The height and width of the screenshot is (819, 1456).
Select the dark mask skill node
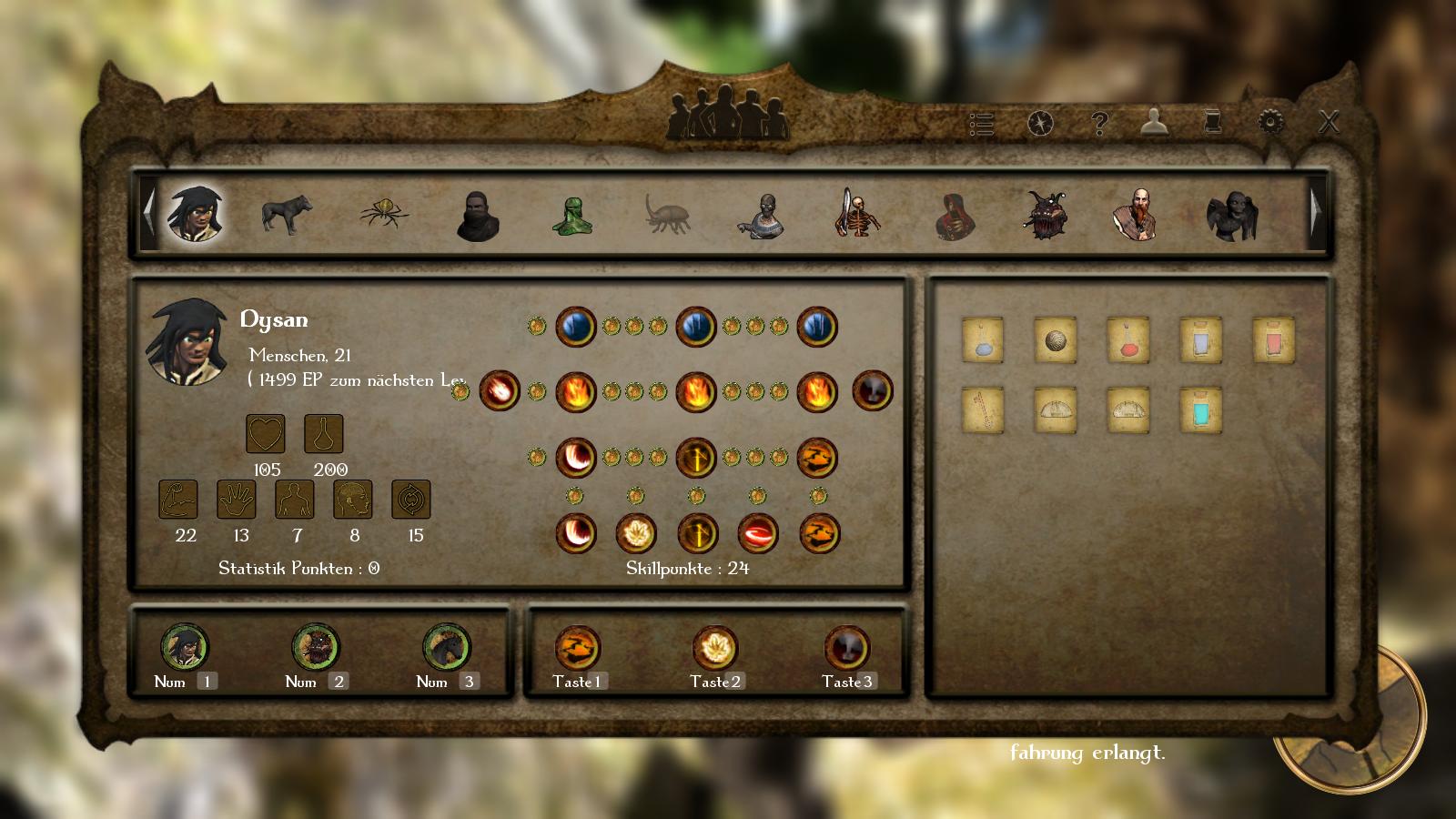pos(872,391)
